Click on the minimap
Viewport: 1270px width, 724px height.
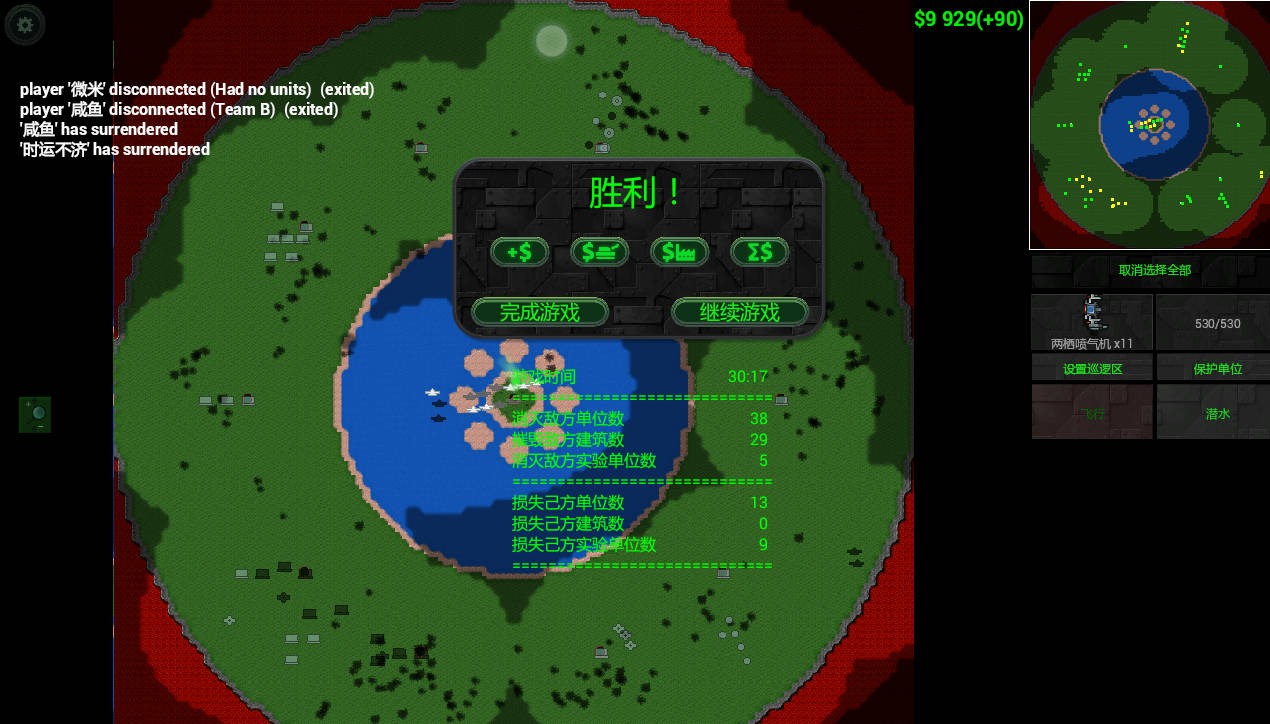click(1149, 125)
